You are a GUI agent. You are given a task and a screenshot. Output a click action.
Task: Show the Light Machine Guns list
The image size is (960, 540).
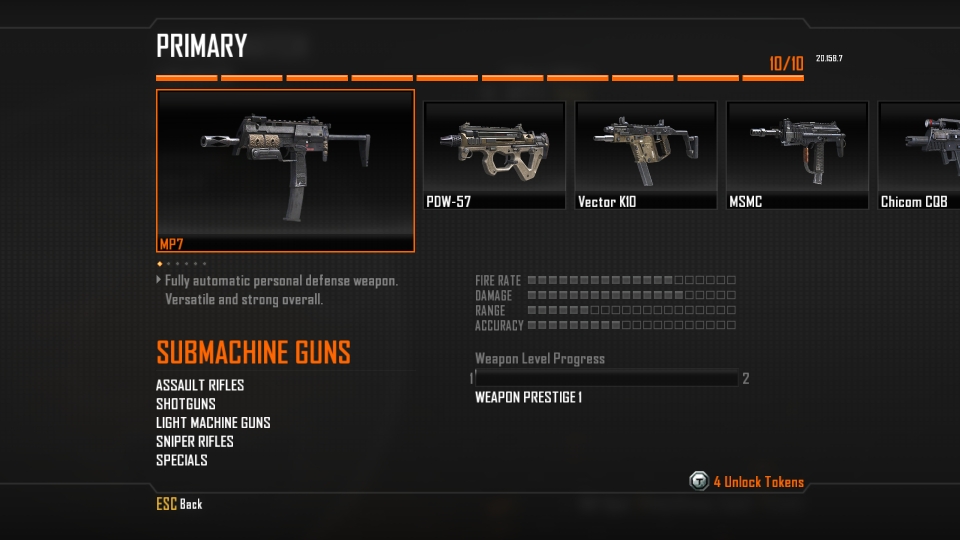[213, 423]
